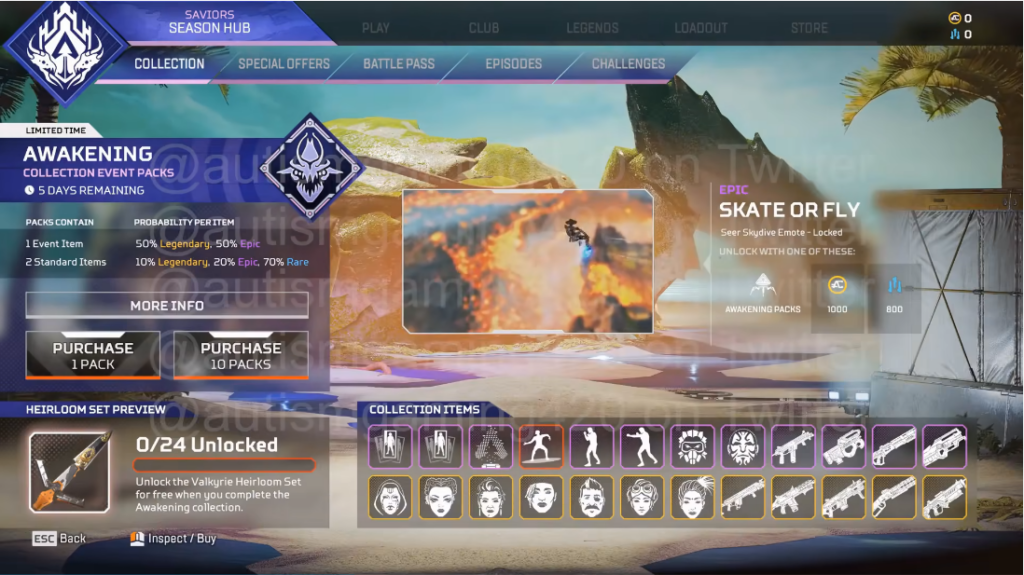The width and height of the screenshot is (1024, 575).
Task: Switch to the Special Offers tab
Action: [284, 64]
